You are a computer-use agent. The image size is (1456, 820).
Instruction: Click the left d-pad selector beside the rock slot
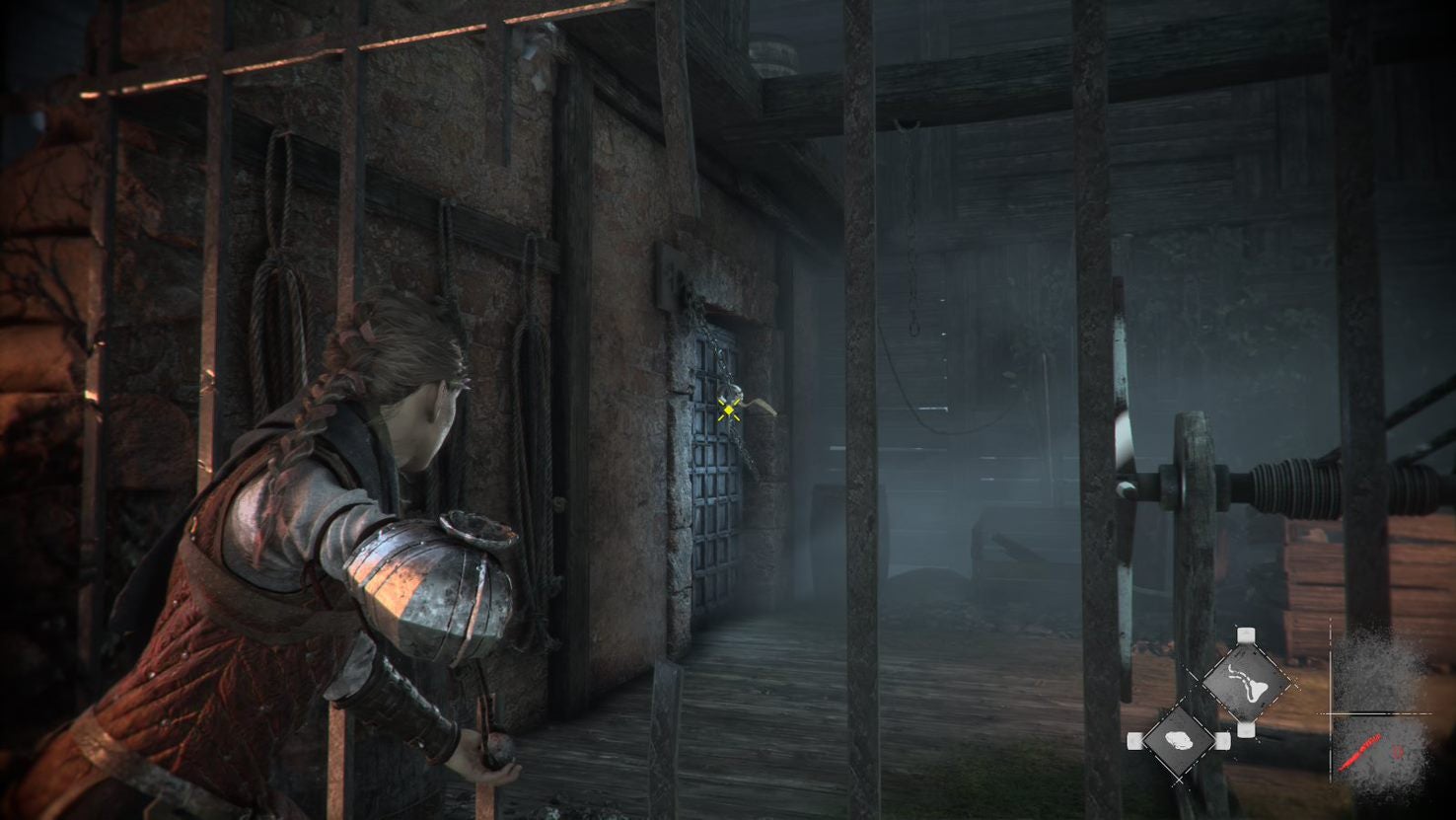point(1133,741)
